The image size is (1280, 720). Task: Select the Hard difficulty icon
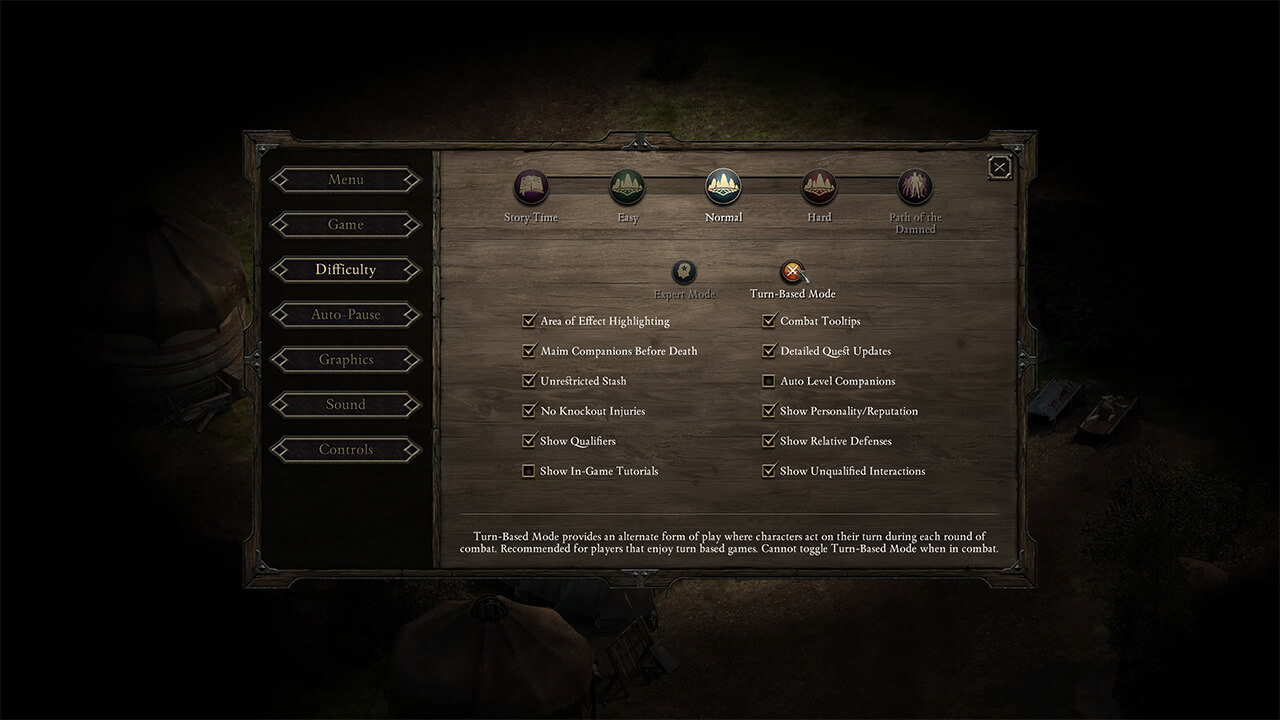pos(819,186)
